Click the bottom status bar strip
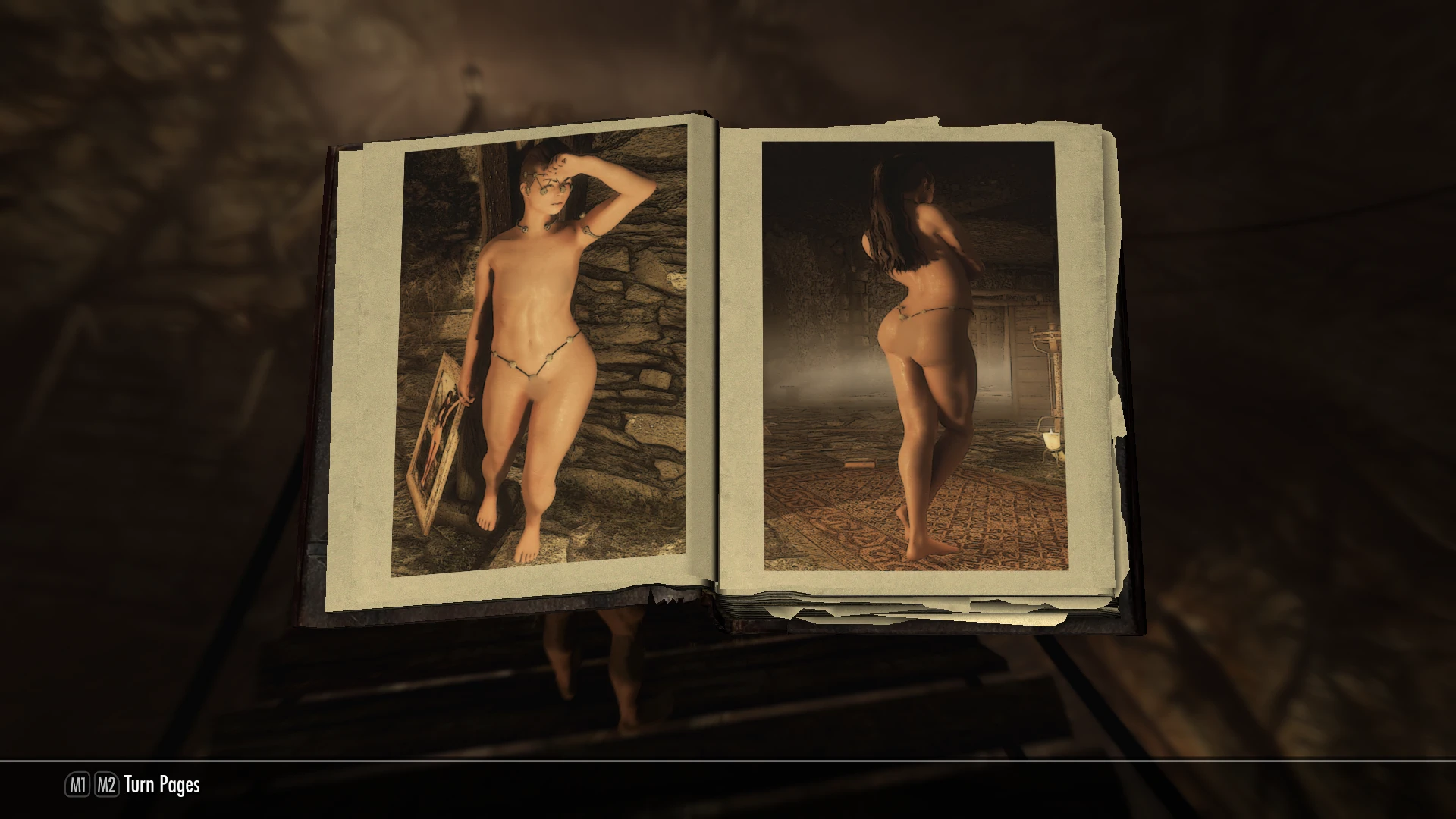1456x819 pixels. (728, 785)
